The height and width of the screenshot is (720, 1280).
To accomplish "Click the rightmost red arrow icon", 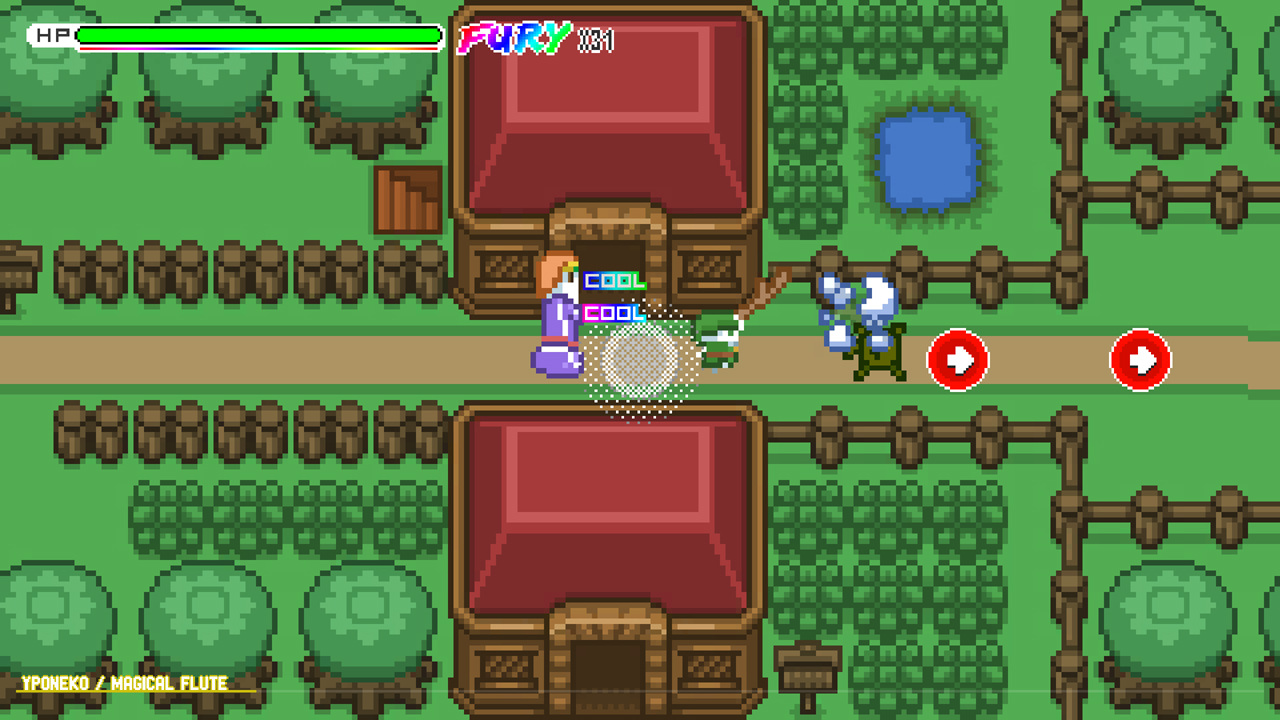I will [1140, 360].
